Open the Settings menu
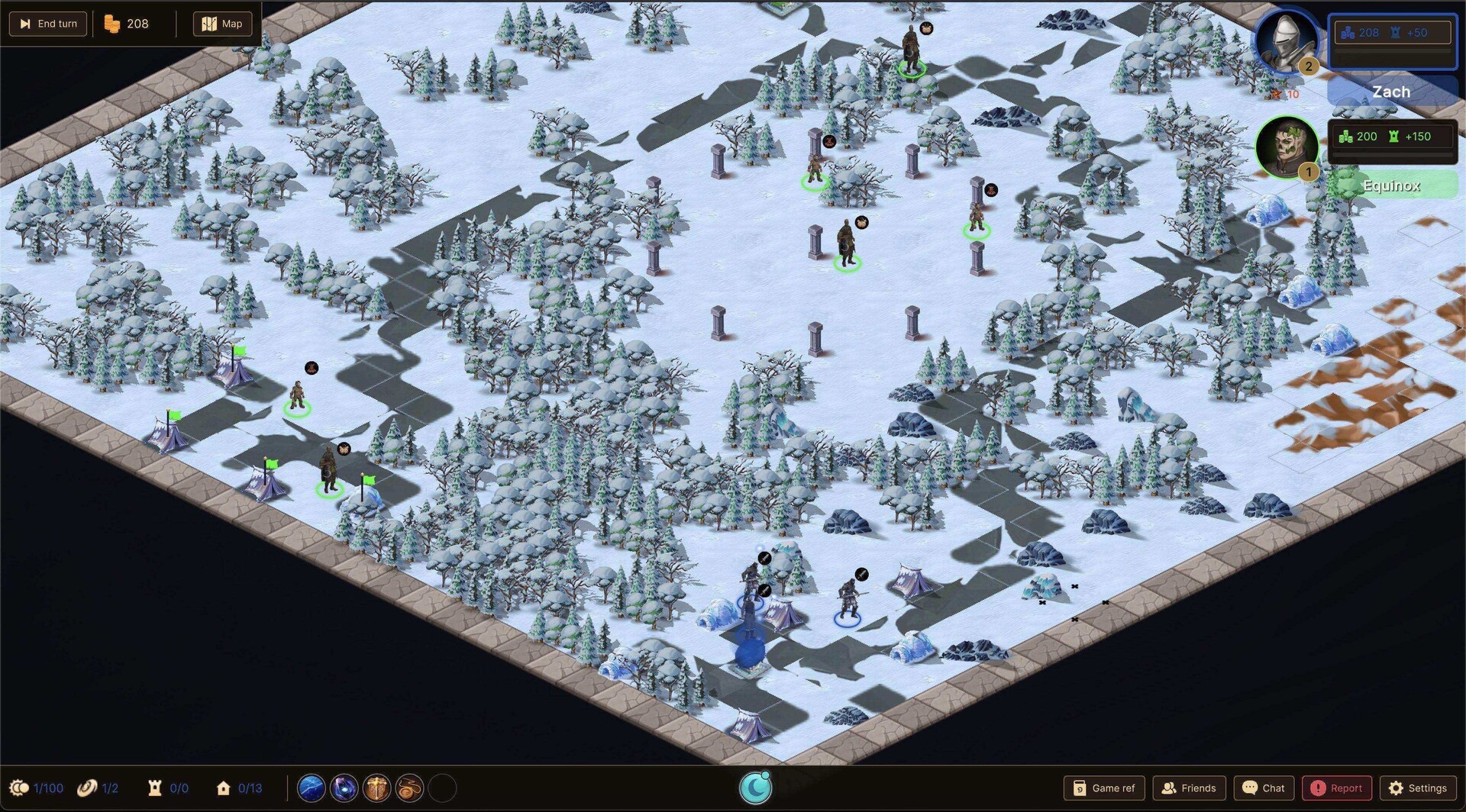 click(1419, 788)
